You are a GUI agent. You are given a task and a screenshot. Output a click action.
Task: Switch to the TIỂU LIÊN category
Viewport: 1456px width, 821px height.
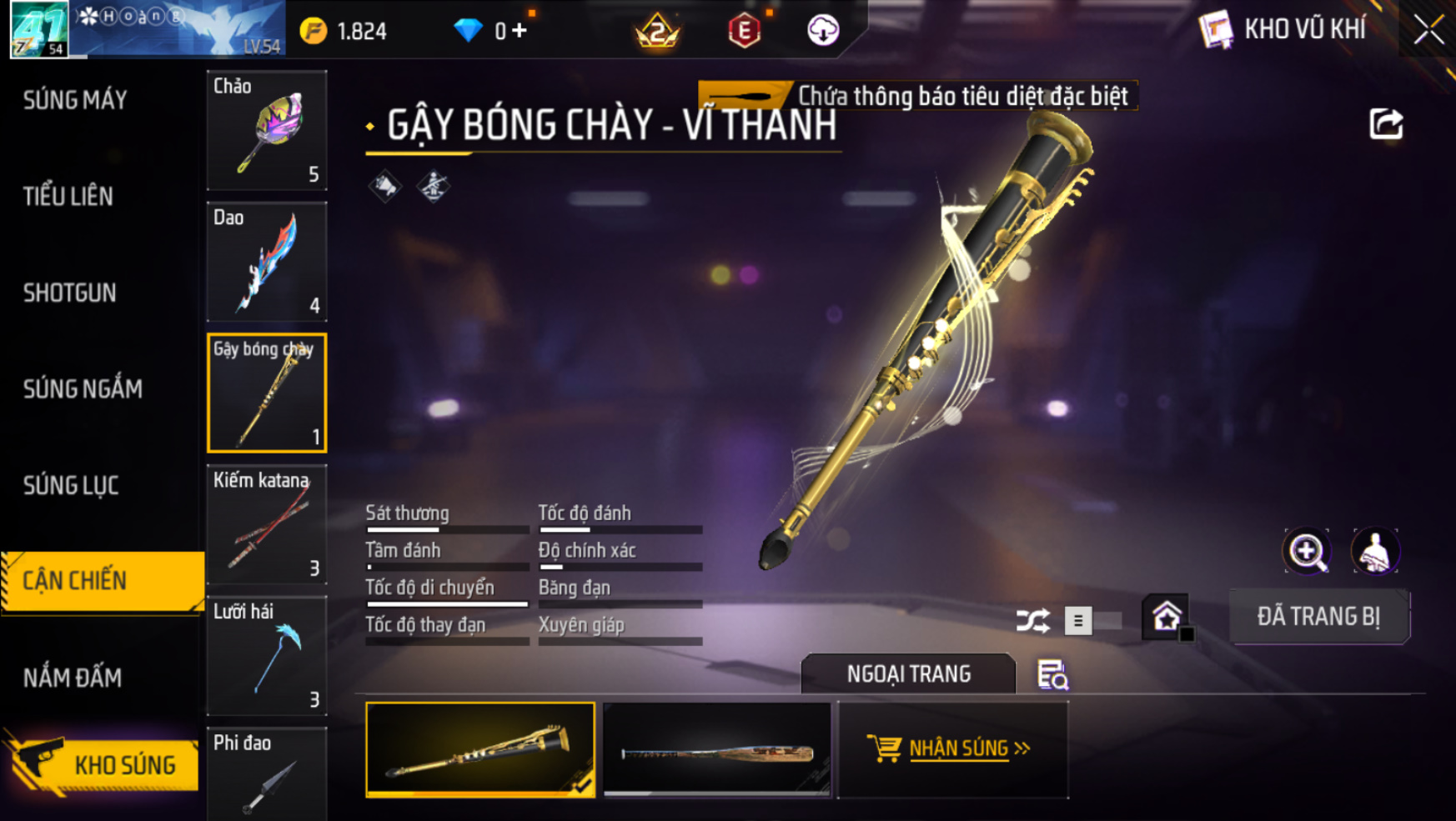pyautogui.click(x=68, y=197)
